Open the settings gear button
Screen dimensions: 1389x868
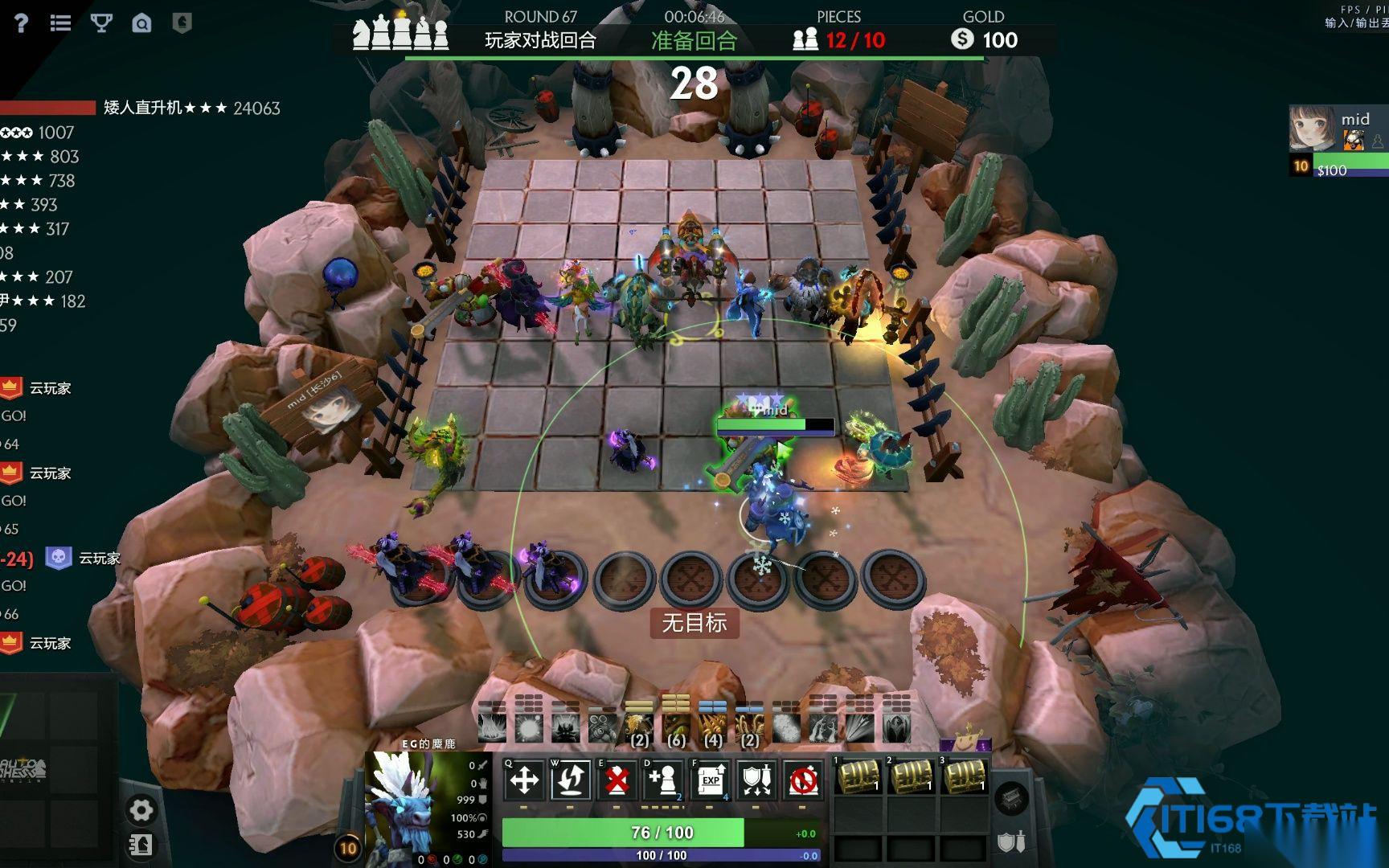(x=141, y=810)
